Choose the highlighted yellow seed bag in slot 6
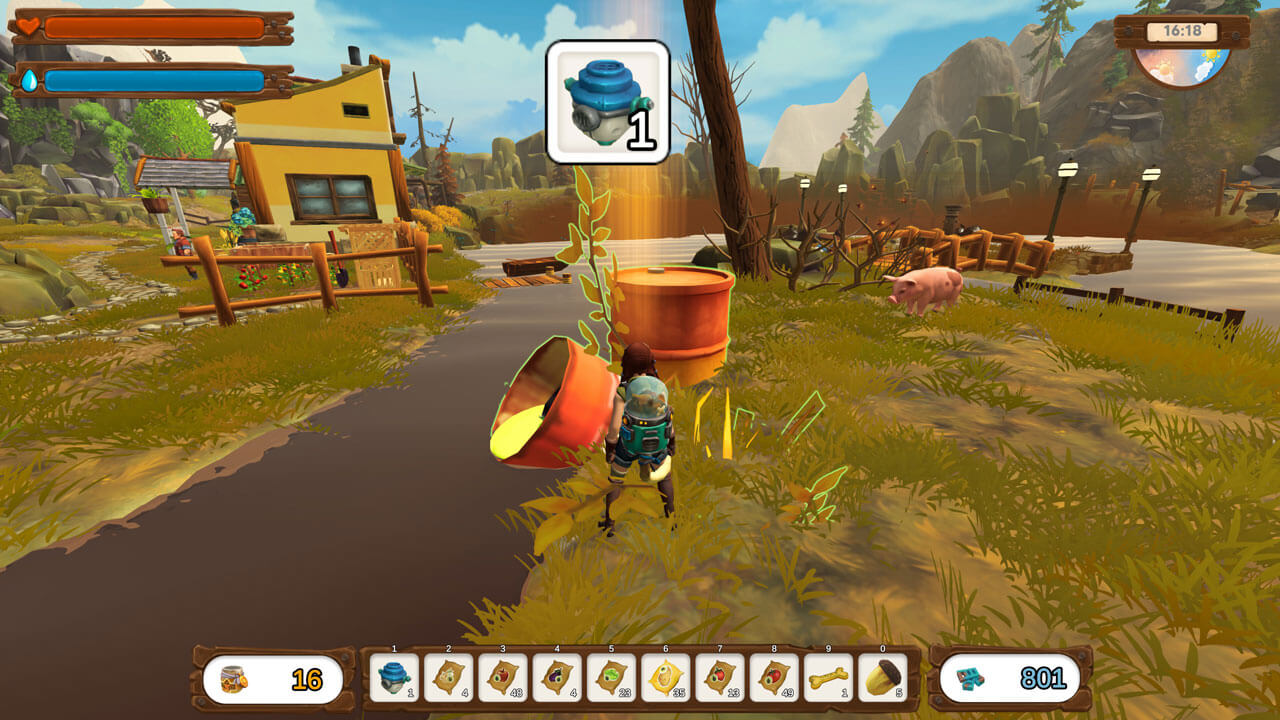Viewport: 1280px width, 720px height. click(665, 678)
